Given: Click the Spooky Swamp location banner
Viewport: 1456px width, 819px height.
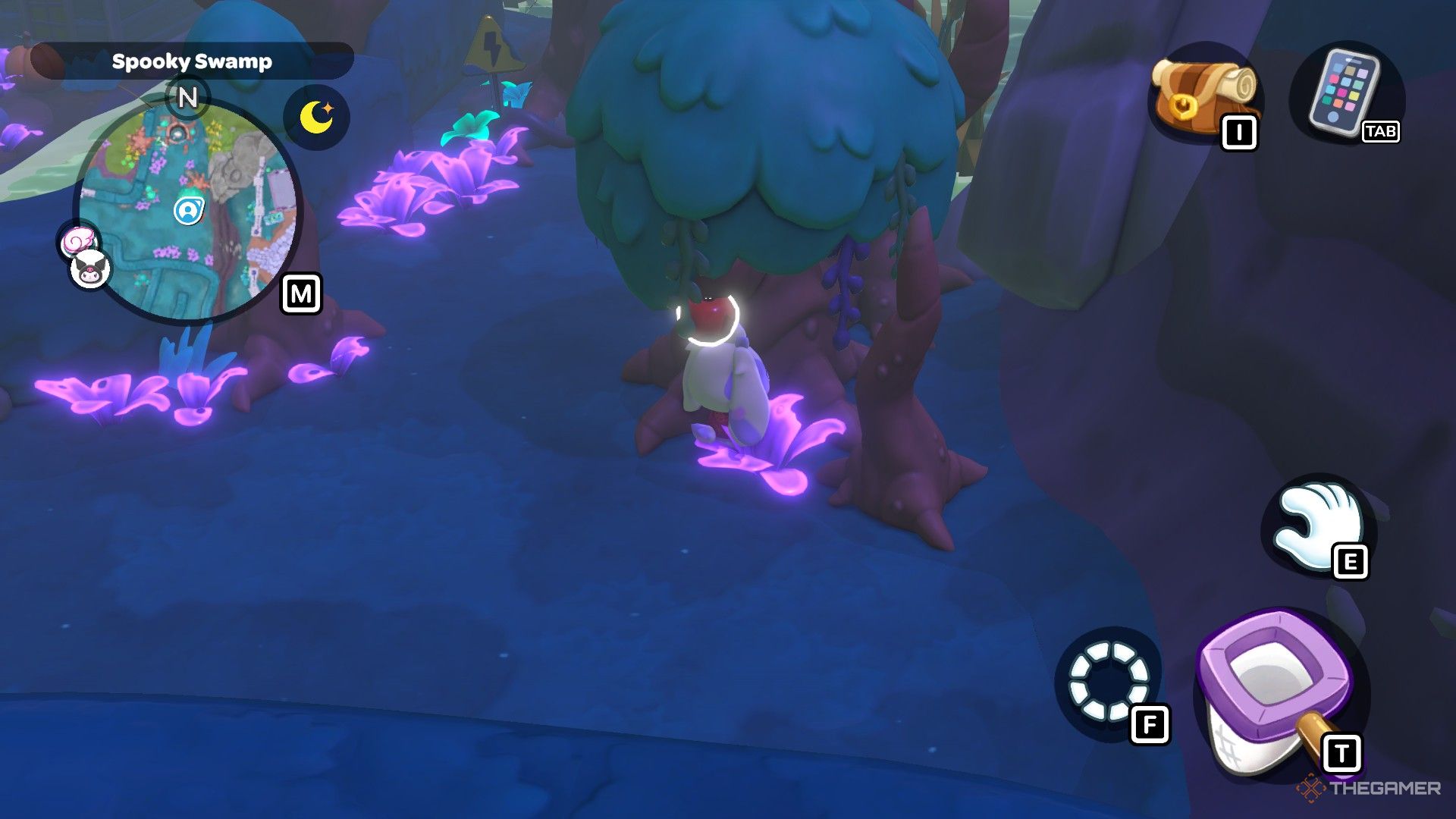Looking at the screenshot, I should (192, 62).
